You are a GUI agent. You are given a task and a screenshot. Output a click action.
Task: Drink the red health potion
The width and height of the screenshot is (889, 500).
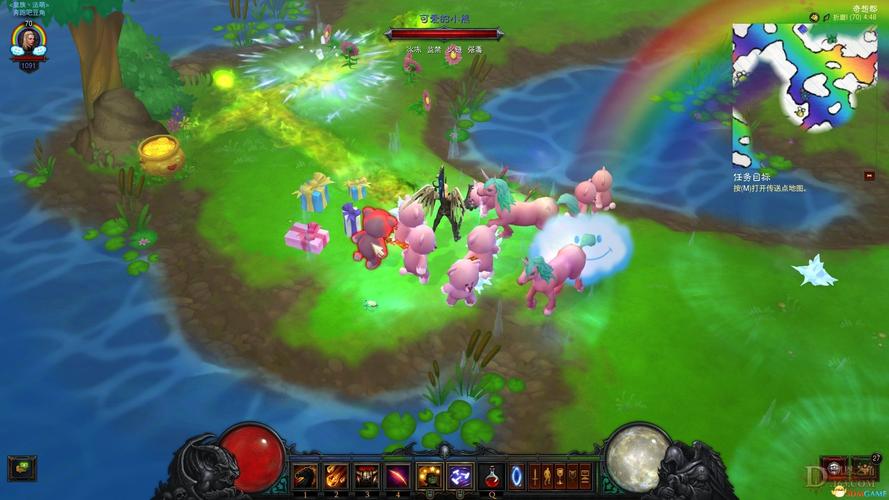coord(491,476)
